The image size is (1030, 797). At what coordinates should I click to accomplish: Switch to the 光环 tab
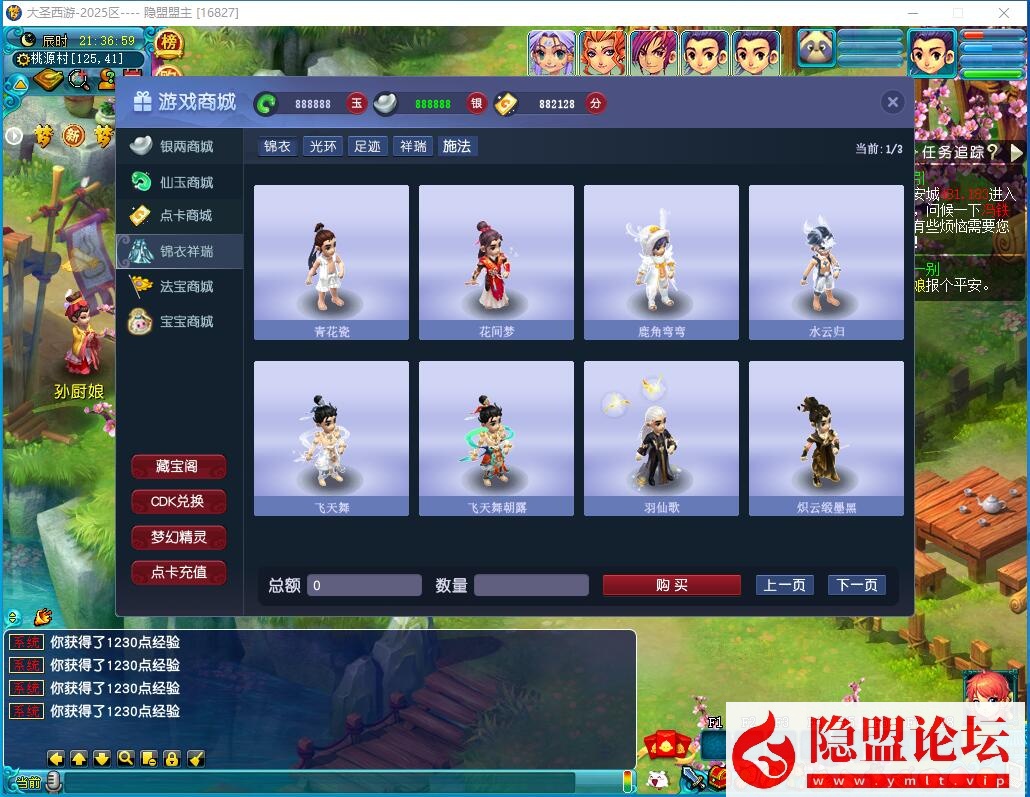[x=323, y=146]
